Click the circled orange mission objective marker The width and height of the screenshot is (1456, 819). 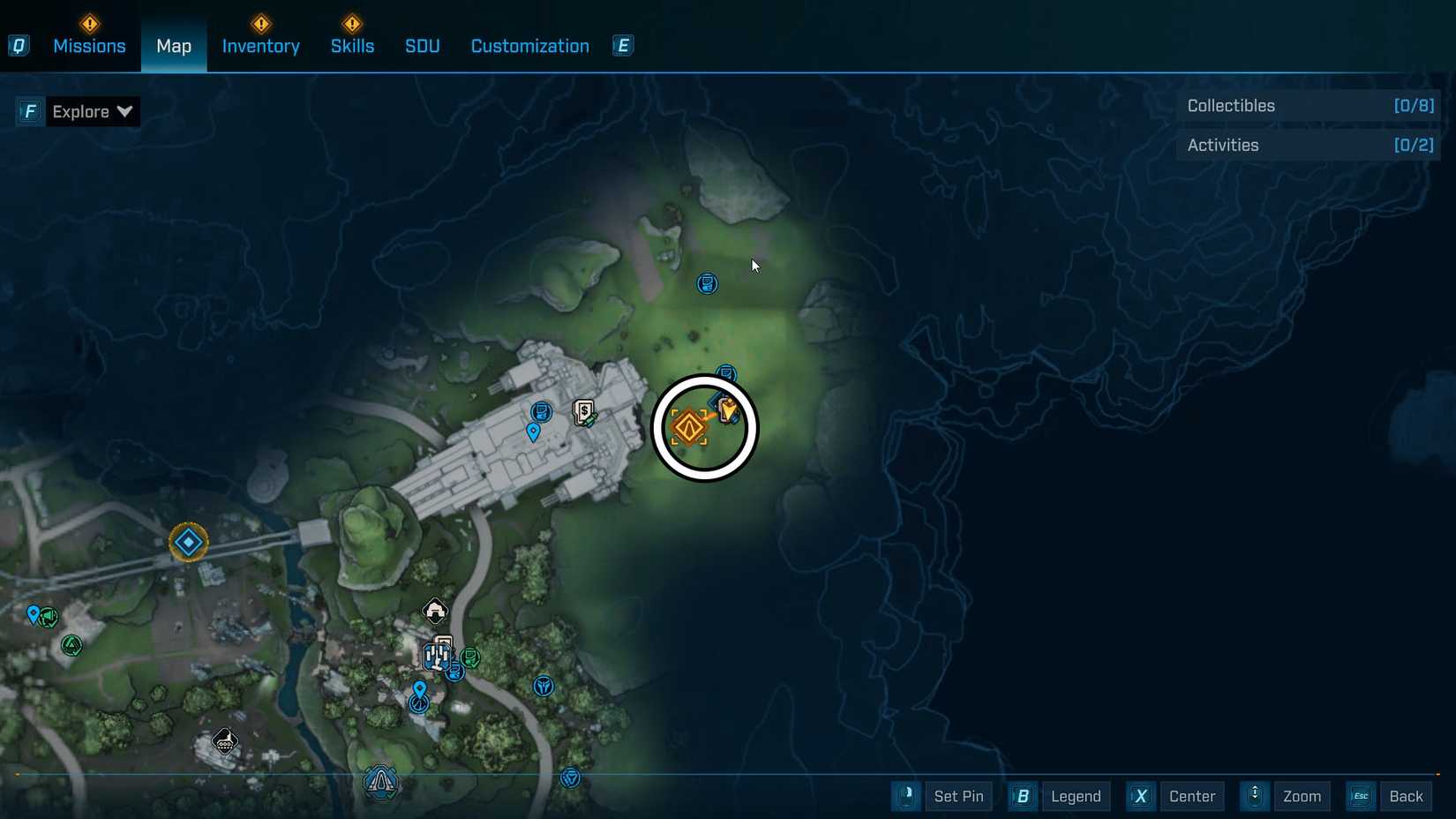(688, 426)
